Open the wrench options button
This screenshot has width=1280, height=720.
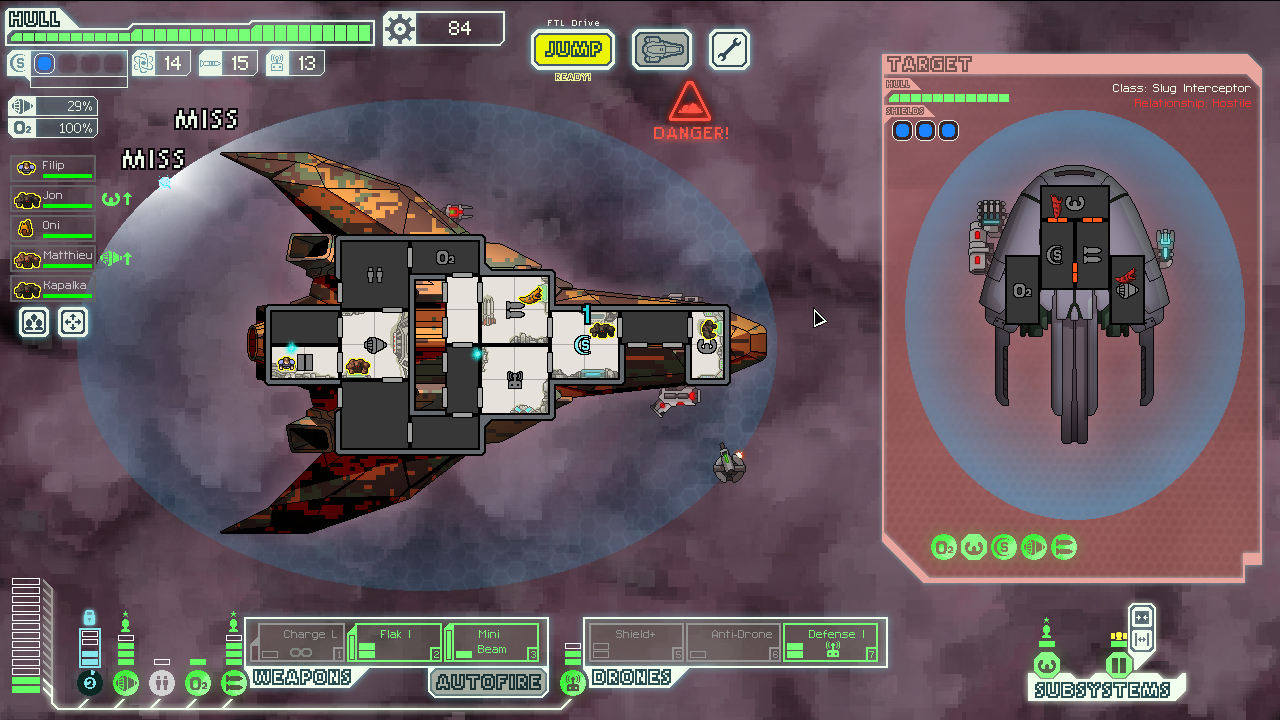(729, 49)
